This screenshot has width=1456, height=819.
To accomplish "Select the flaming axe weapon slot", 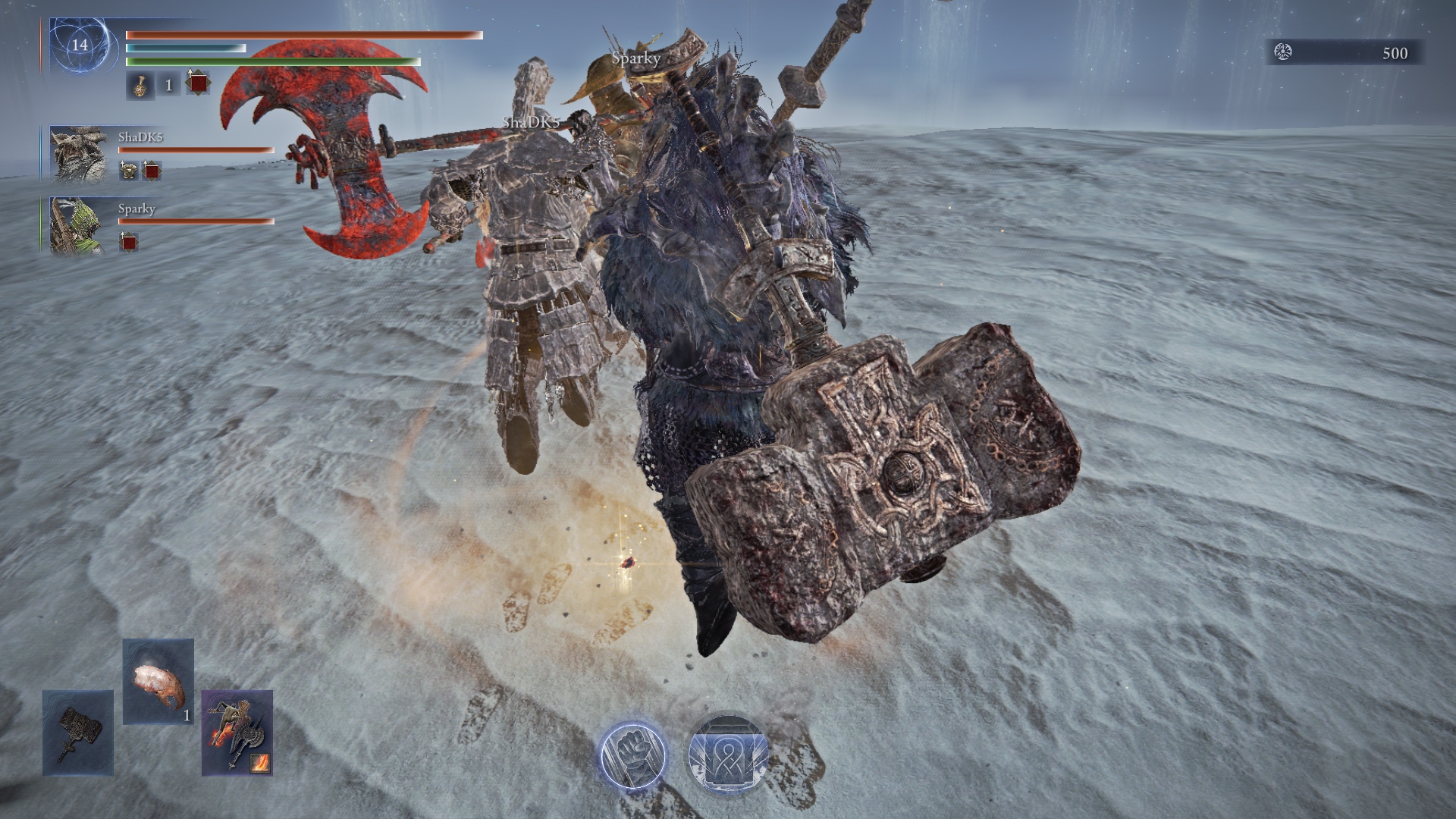I will click(237, 733).
